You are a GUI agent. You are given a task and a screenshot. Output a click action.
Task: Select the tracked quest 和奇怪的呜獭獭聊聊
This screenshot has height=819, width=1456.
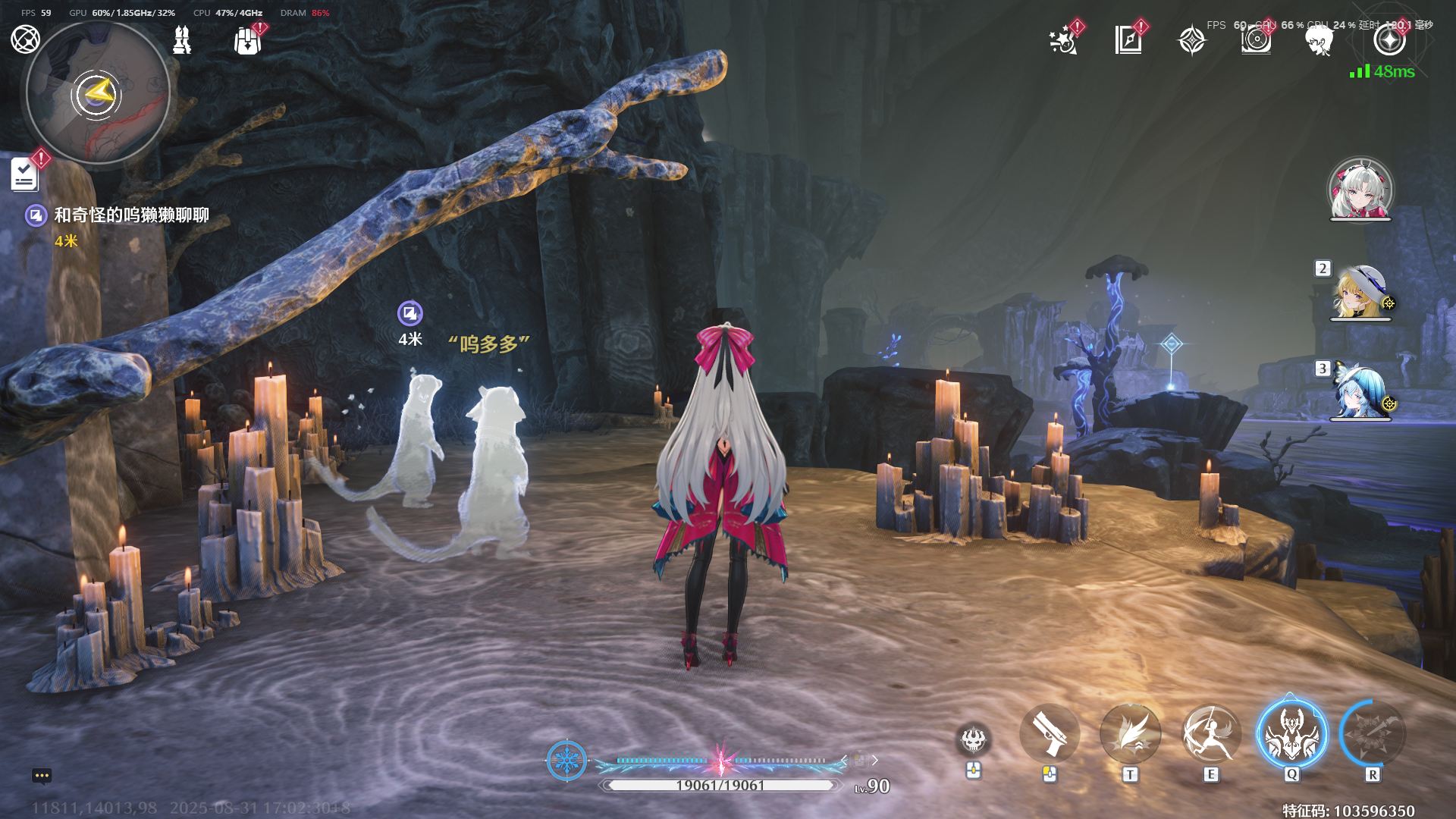coord(130,215)
